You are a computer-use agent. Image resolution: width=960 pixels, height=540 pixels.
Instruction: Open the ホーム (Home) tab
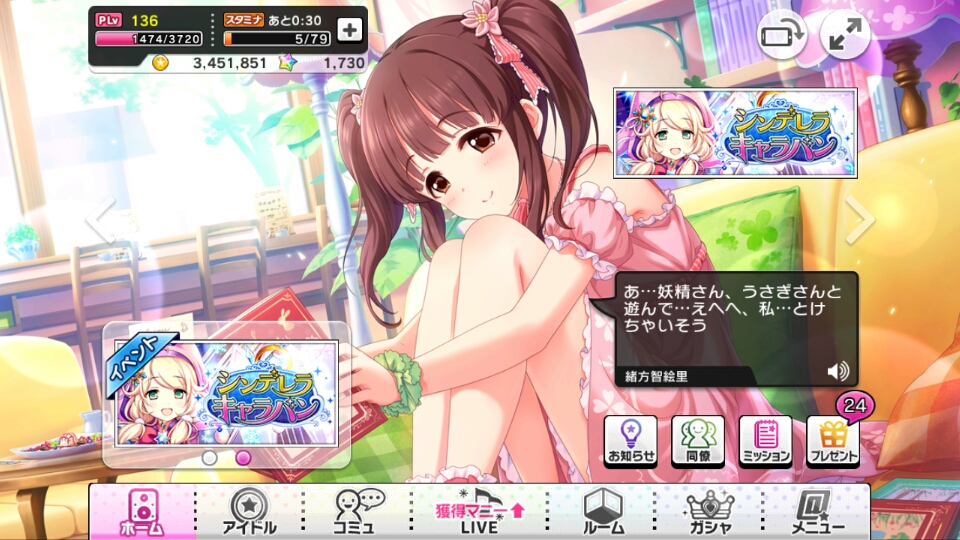[x=141, y=512]
